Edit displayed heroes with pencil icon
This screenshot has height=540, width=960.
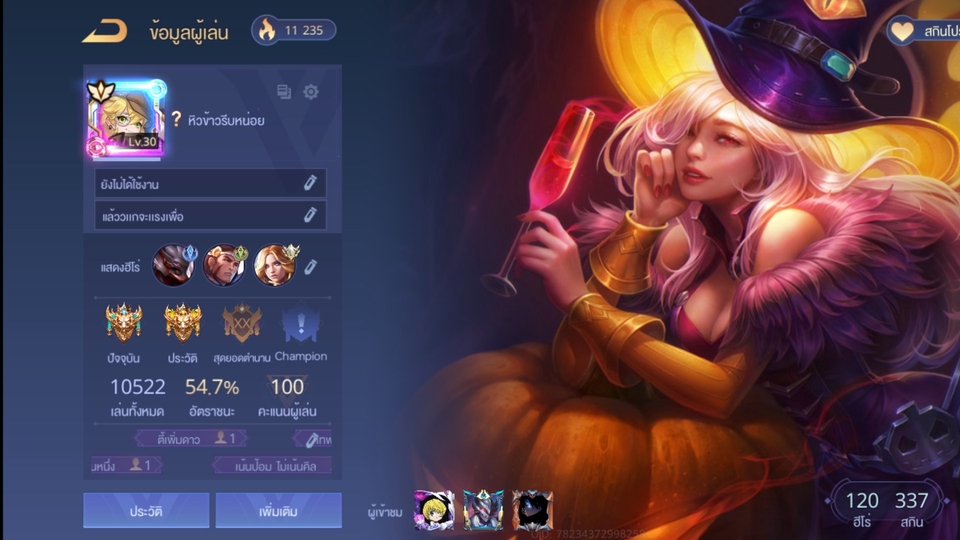click(x=311, y=266)
